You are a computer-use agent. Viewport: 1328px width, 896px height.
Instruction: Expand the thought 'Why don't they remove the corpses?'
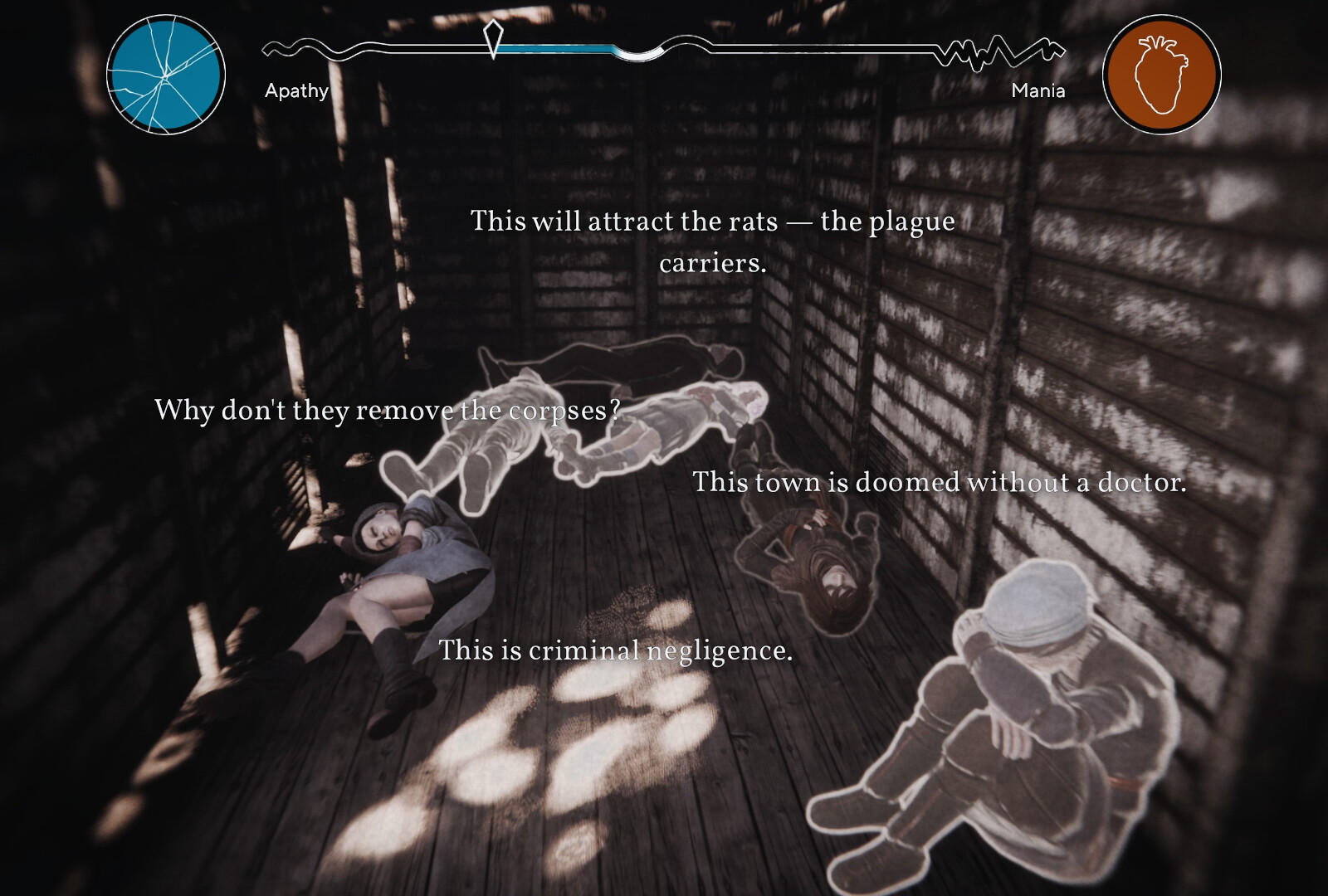tap(388, 408)
